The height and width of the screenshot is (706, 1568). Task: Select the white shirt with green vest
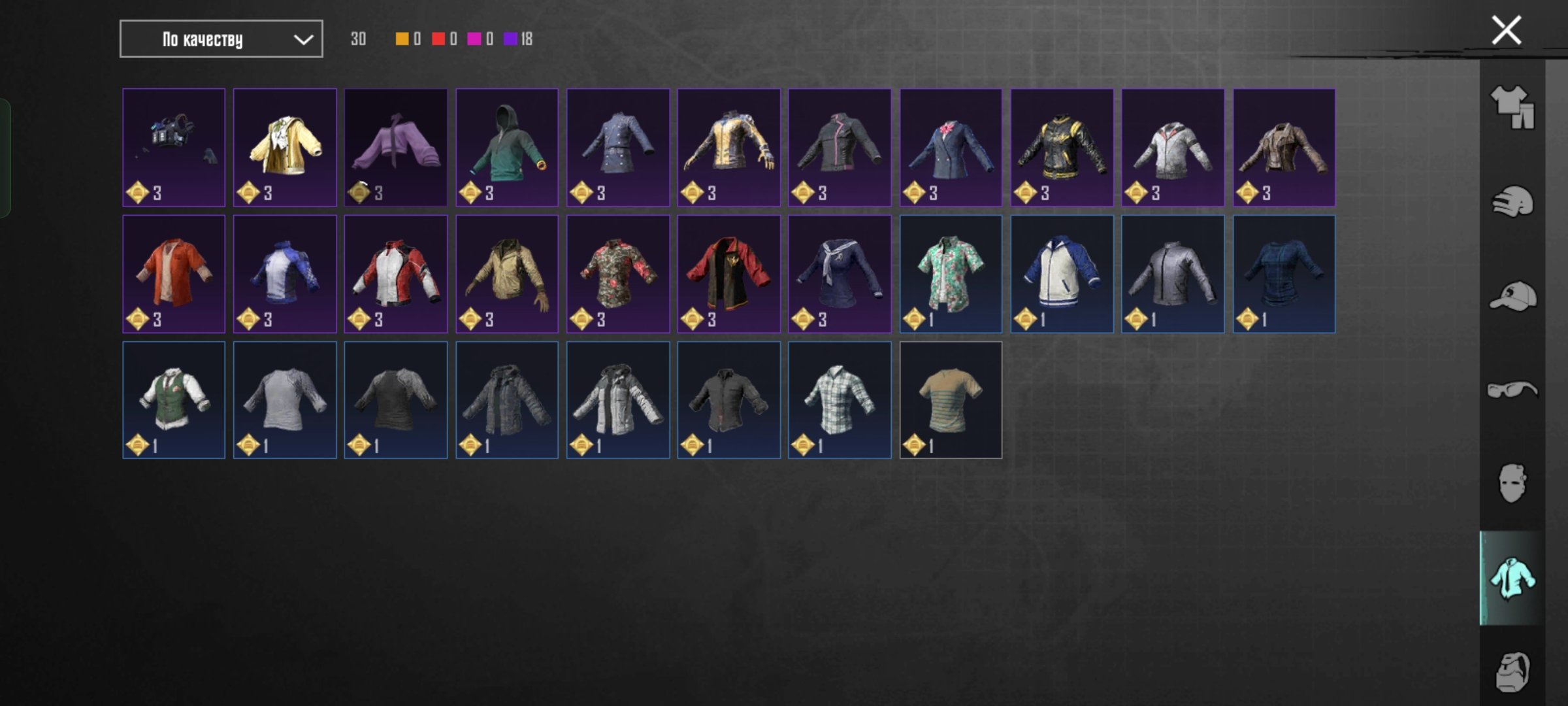(174, 399)
